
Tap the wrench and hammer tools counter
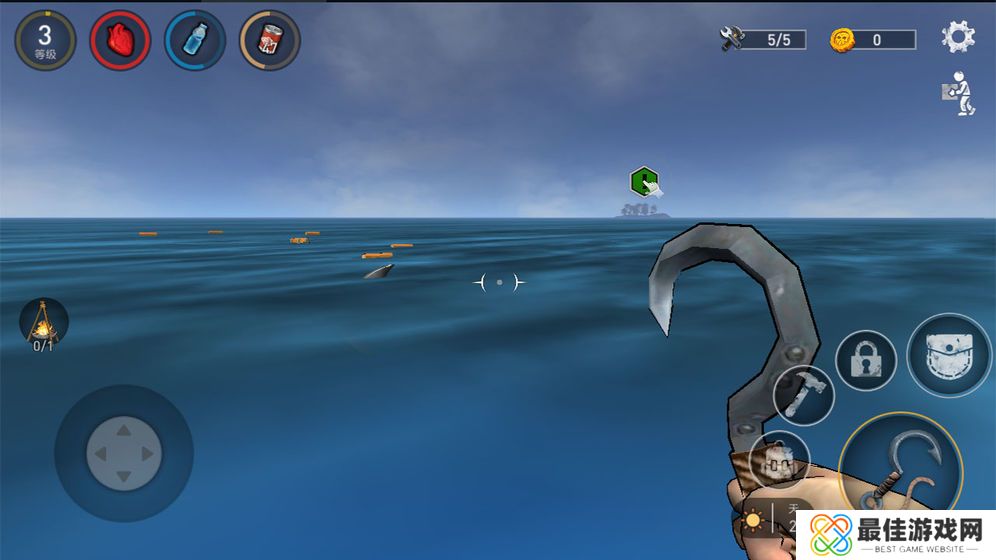[763, 40]
